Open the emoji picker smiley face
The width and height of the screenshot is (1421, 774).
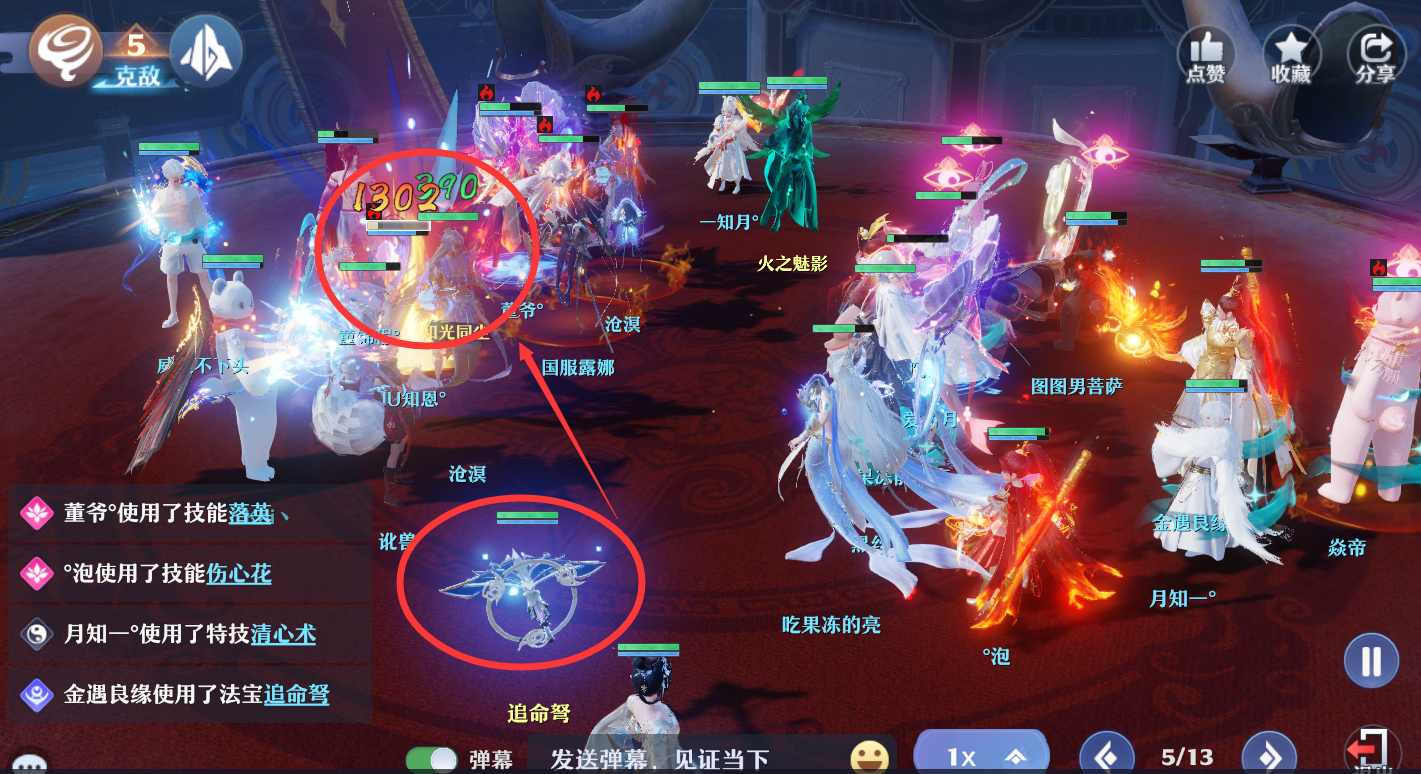(870, 757)
